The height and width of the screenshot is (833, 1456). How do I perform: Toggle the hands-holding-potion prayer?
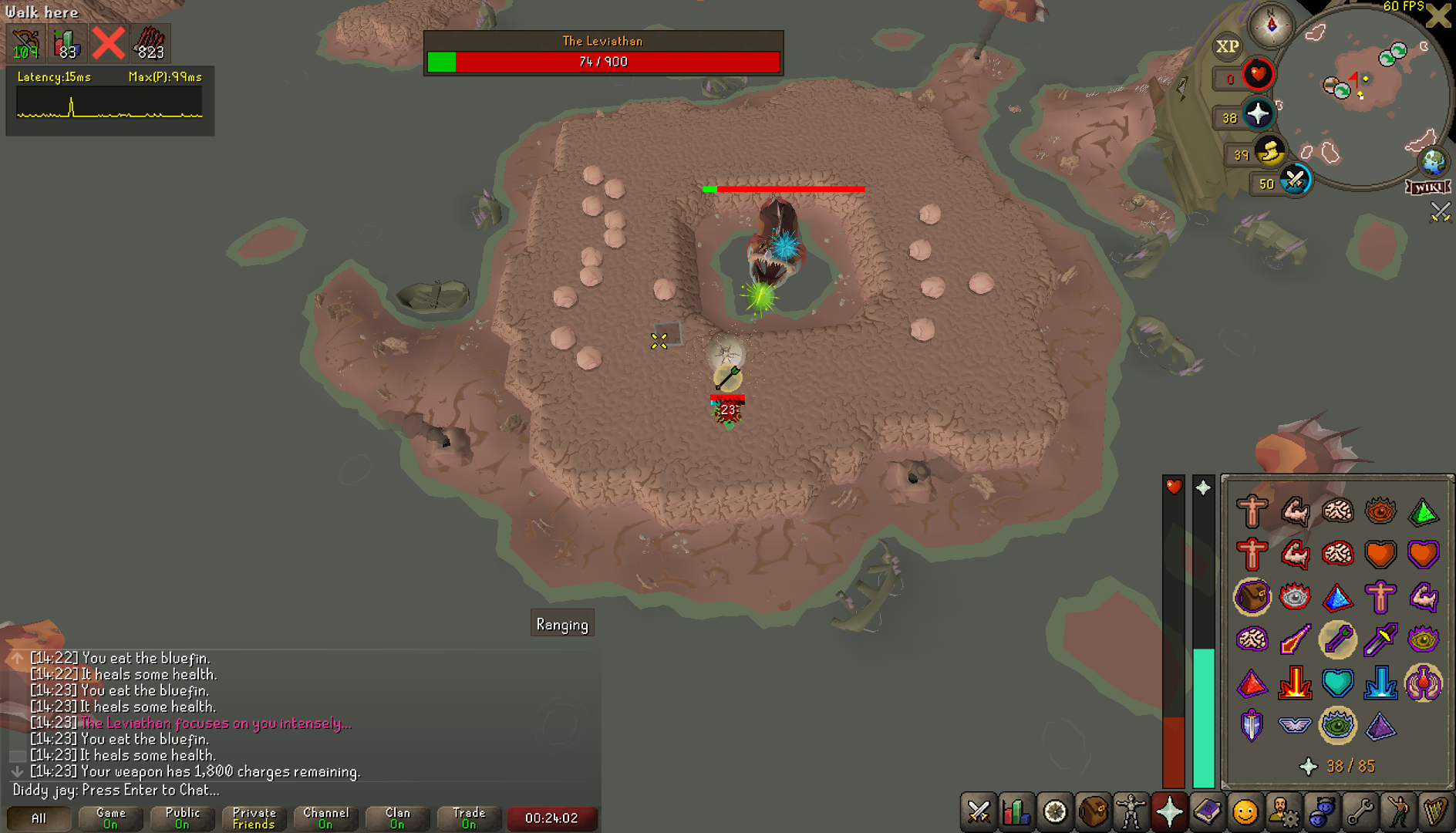(1423, 683)
